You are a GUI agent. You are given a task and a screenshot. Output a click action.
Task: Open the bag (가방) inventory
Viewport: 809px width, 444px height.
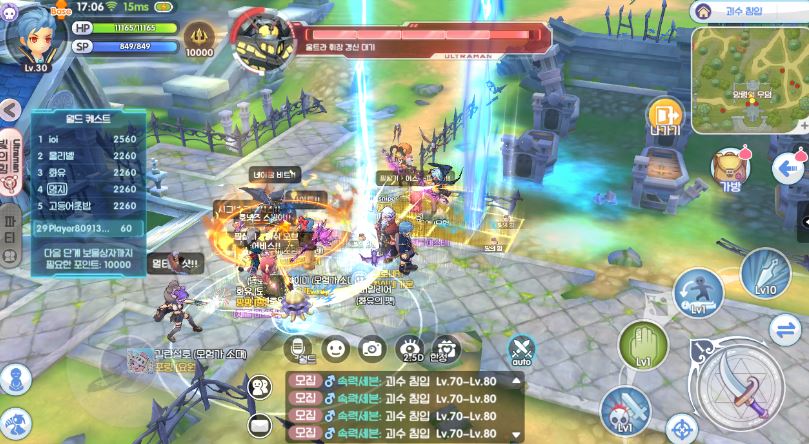pyautogui.click(x=731, y=171)
